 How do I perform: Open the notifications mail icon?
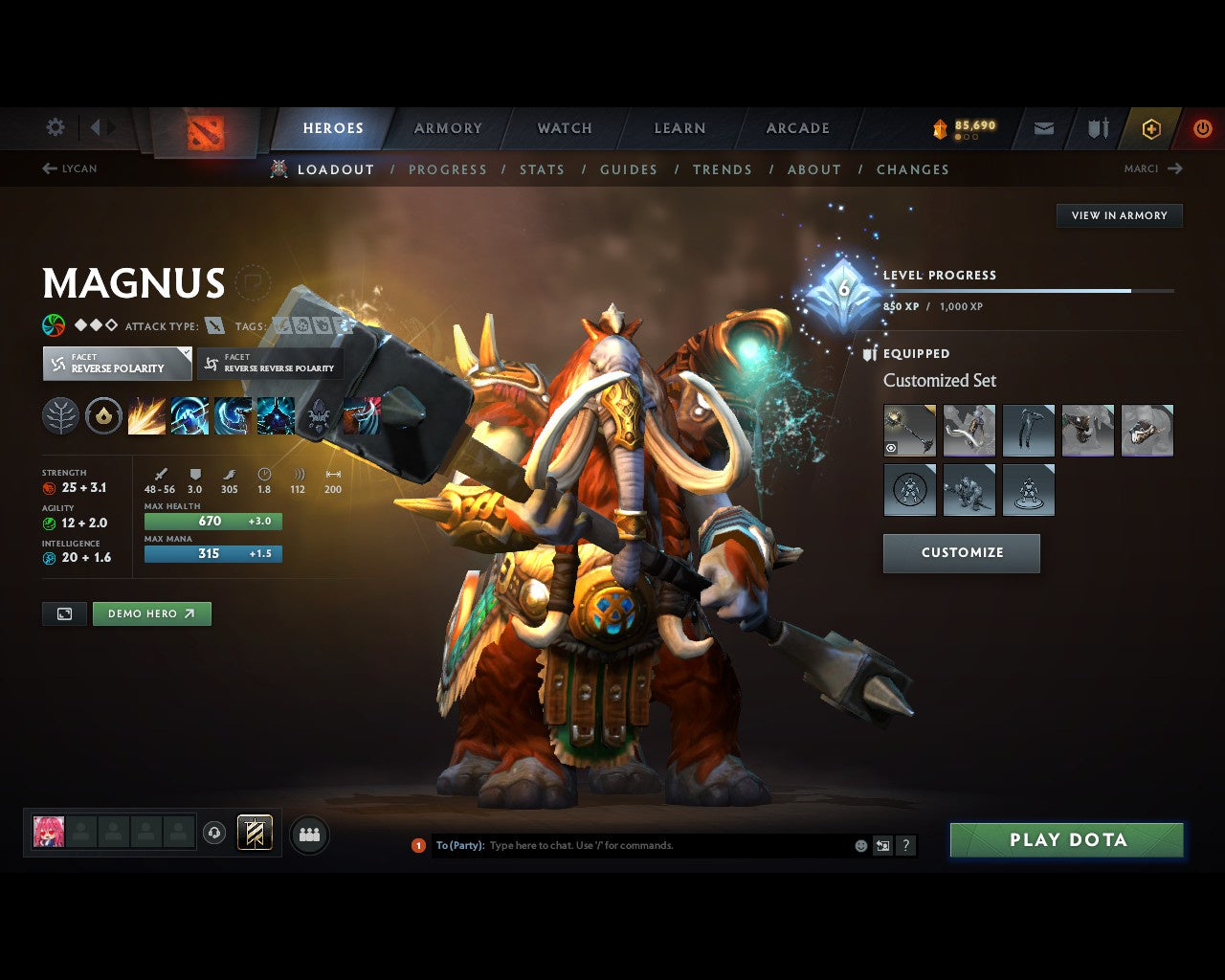(x=1042, y=127)
